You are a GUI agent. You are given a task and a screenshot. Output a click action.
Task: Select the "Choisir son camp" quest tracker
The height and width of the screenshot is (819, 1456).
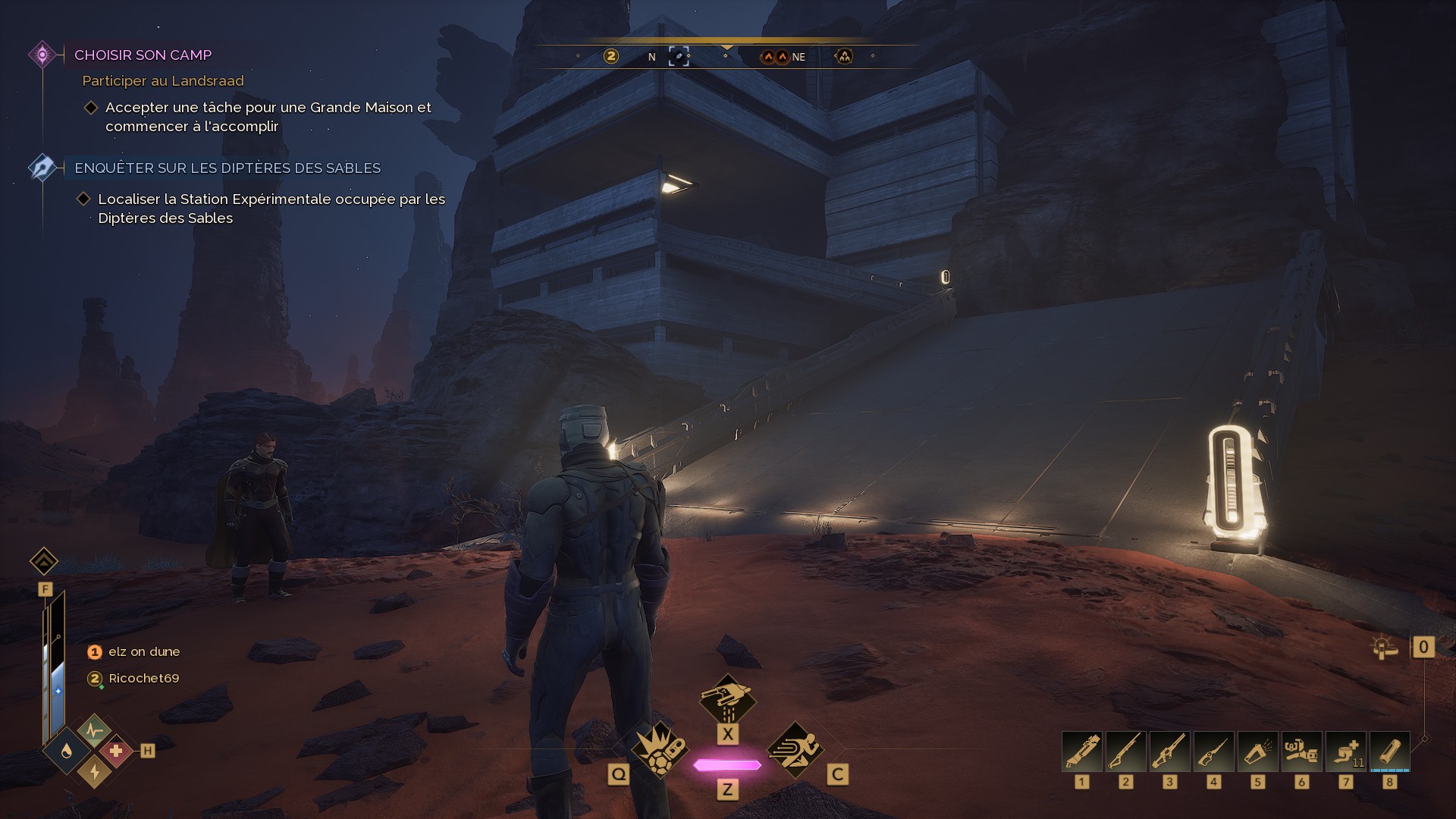pyautogui.click(x=143, y=55)
